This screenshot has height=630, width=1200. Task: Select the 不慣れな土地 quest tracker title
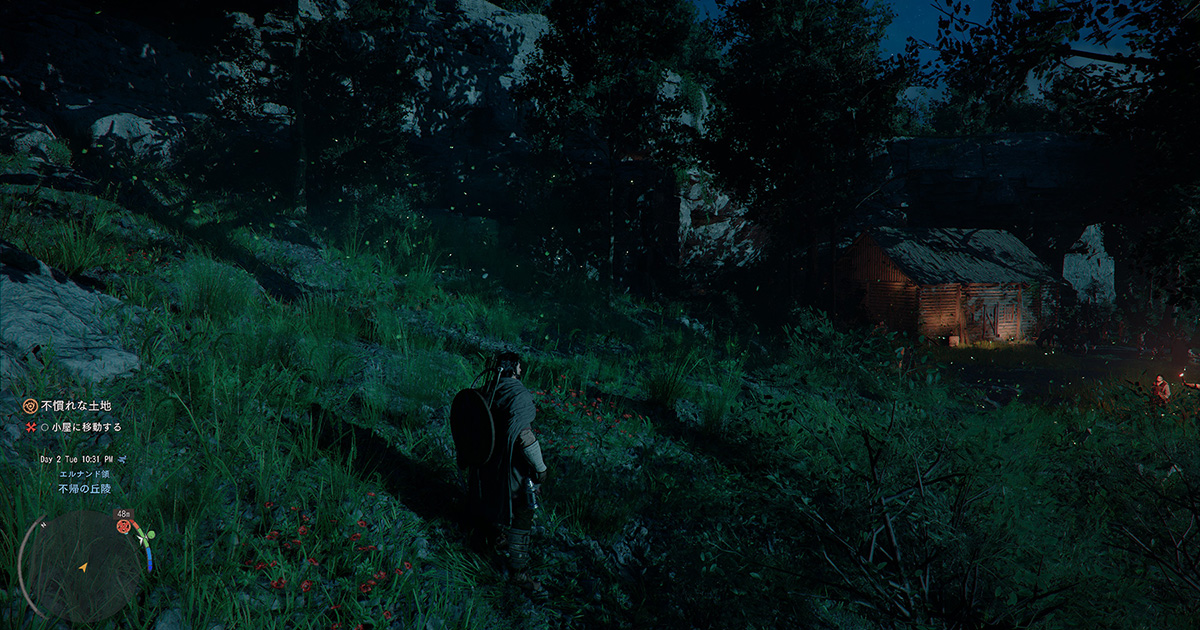(x=75, y=407)
